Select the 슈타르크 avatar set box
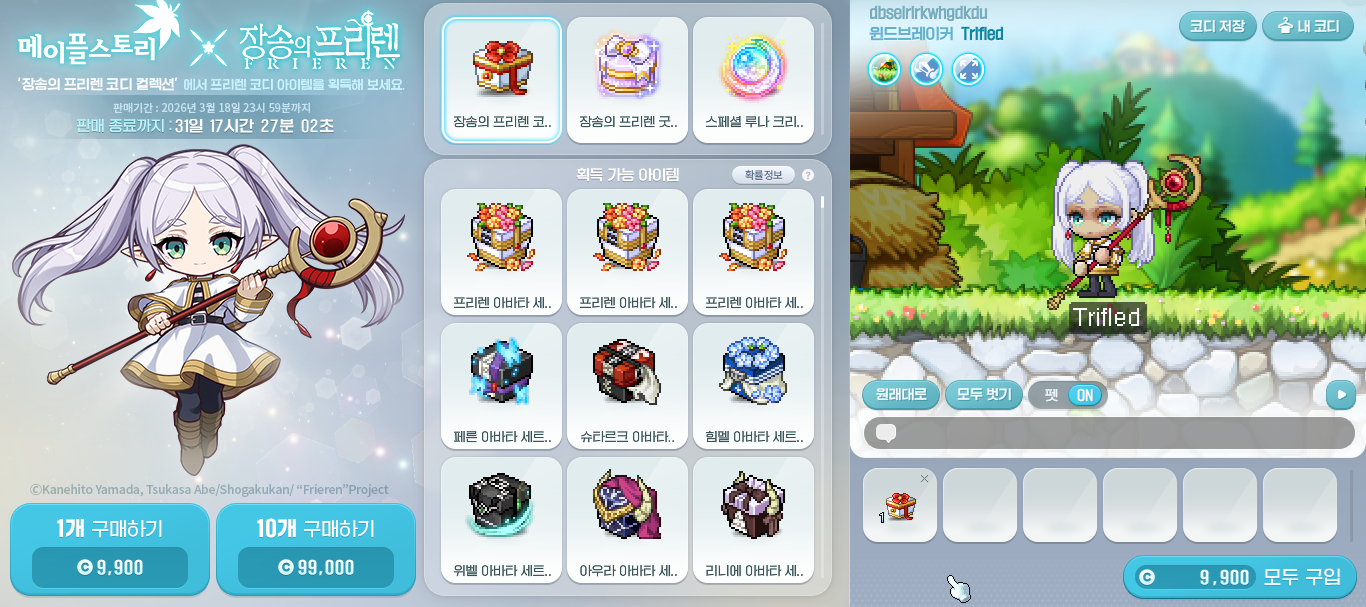The image size is (1366, 607). [628, 385]
